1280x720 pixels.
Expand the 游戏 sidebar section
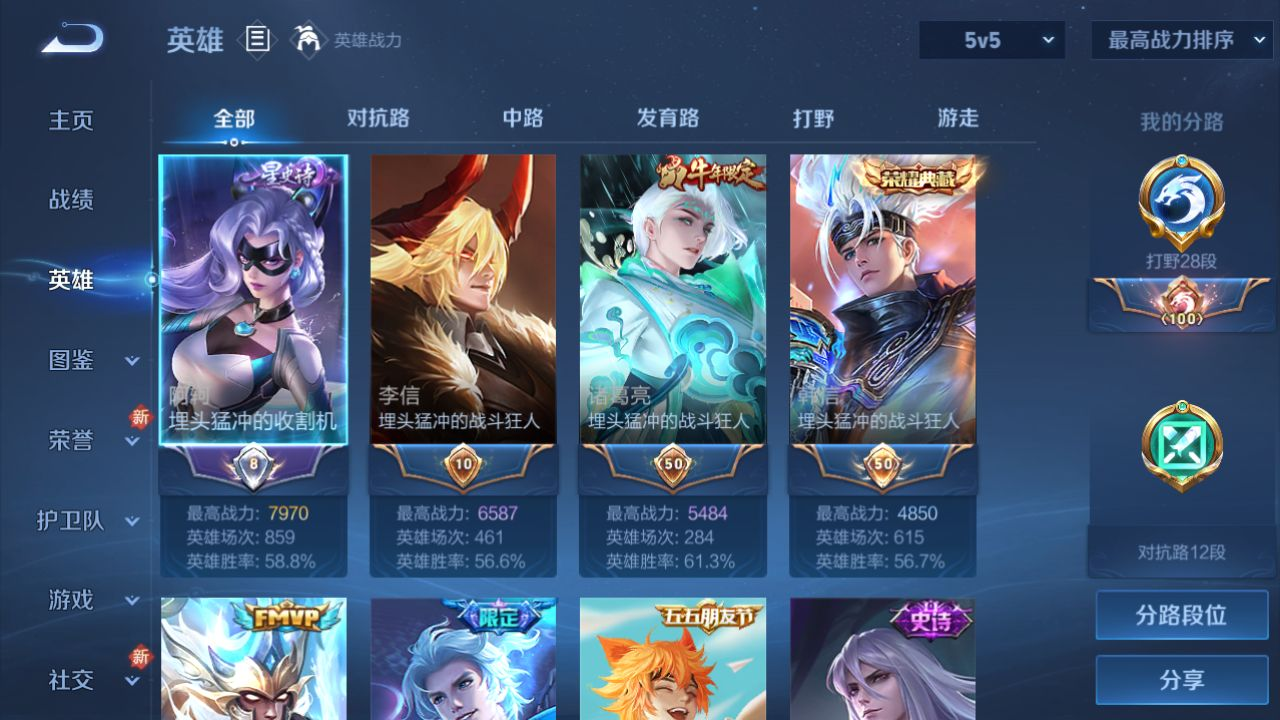90,600
